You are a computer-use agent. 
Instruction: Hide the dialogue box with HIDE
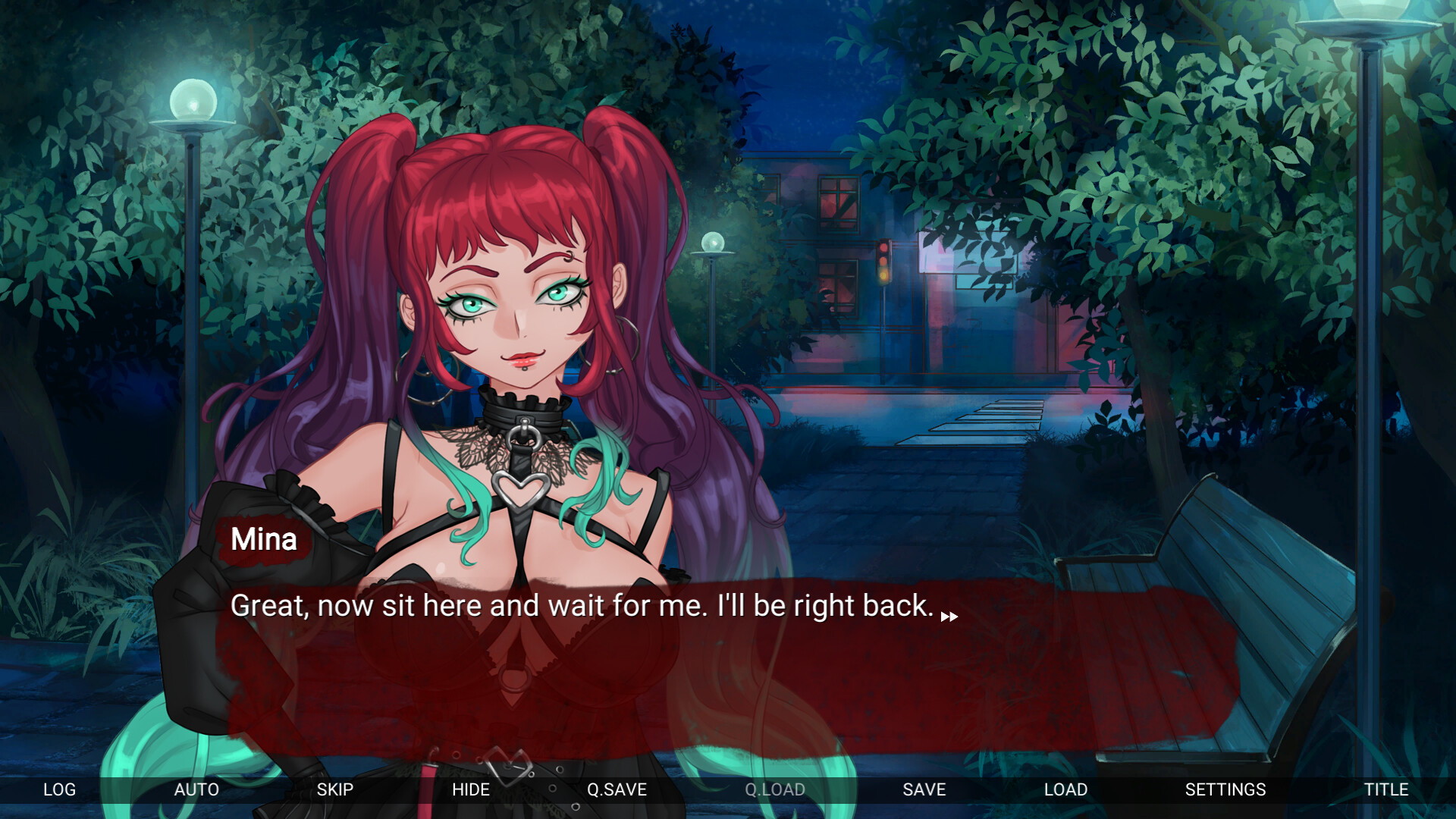coord(471,789)
